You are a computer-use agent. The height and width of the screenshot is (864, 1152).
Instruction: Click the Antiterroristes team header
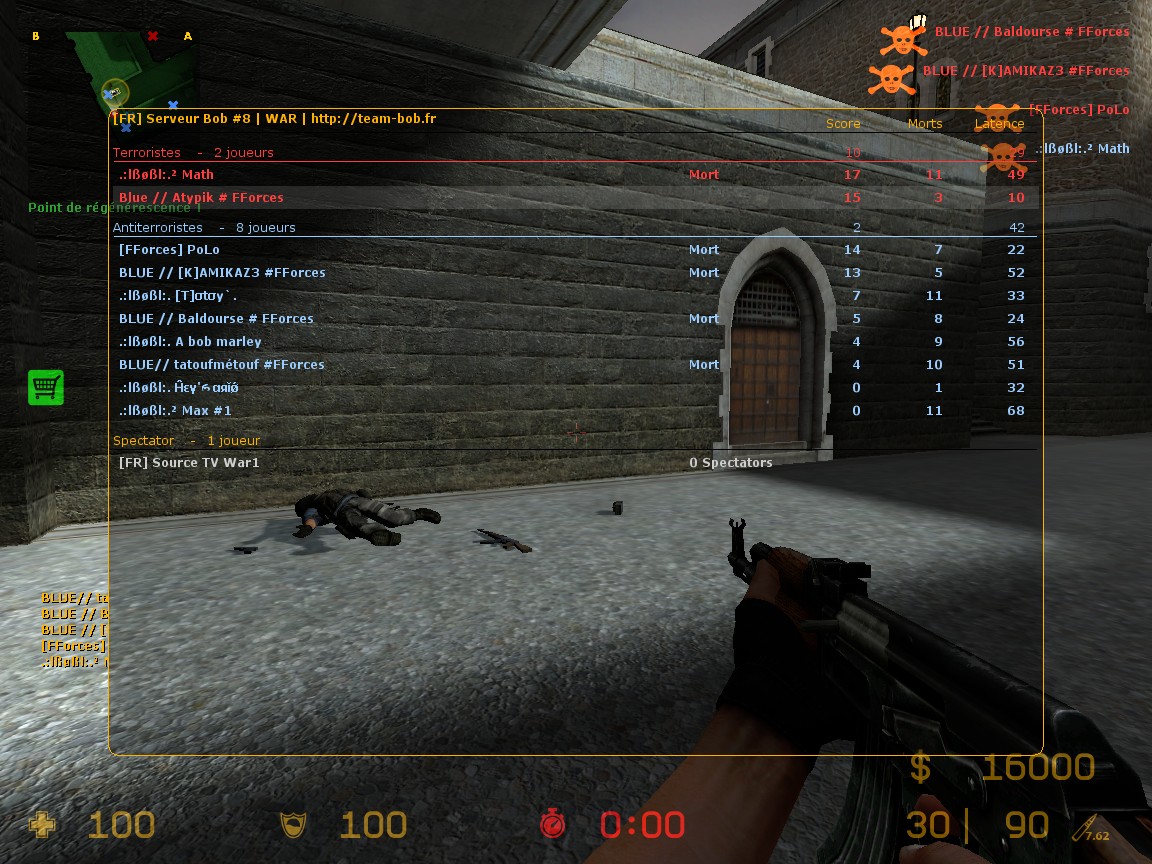point(158,227)
